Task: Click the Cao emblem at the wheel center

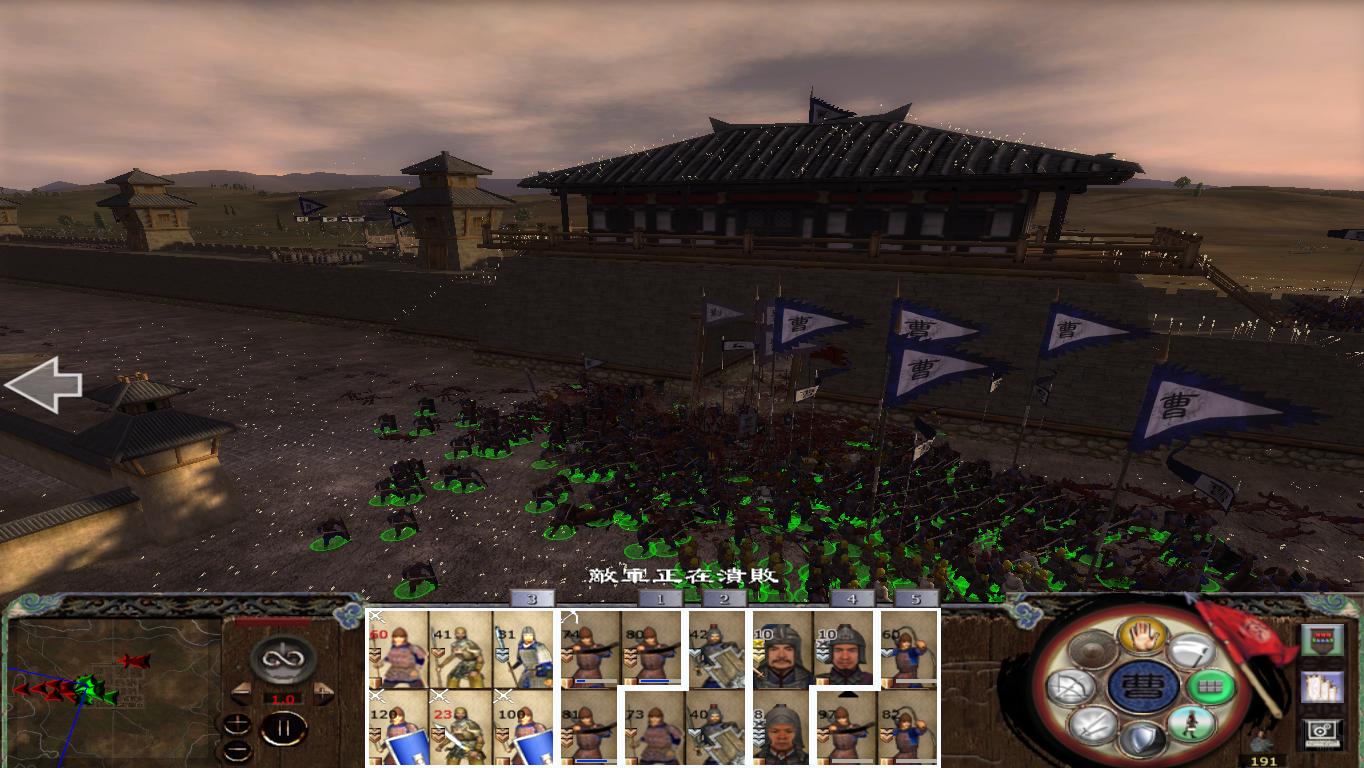Action: 1144,687
